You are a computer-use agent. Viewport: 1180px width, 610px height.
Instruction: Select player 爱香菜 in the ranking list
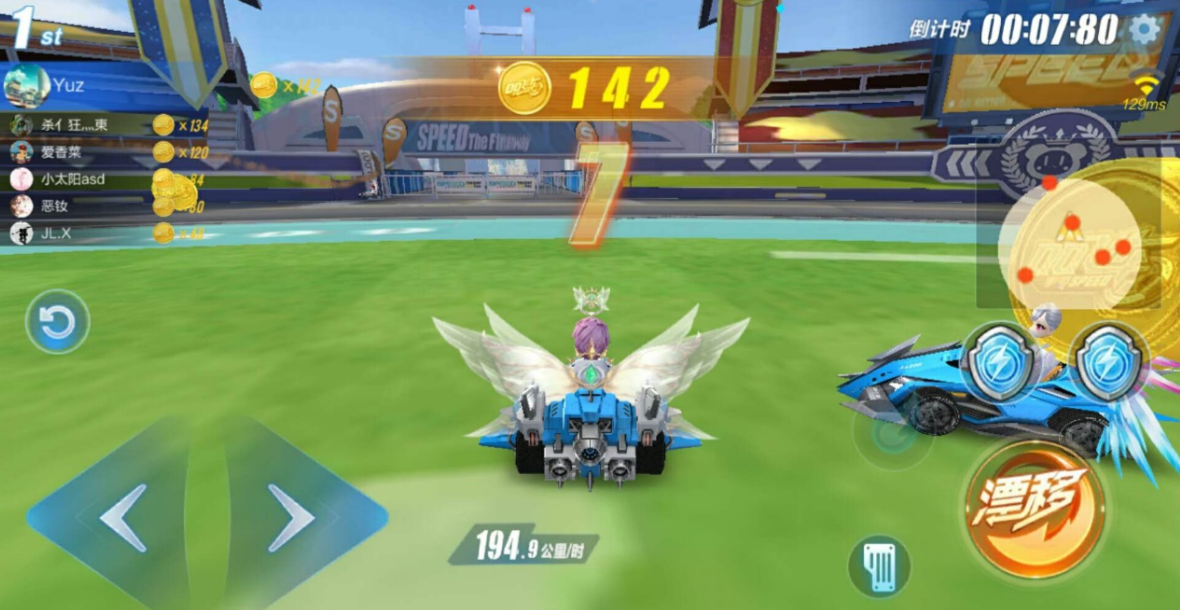coord(60,152)
